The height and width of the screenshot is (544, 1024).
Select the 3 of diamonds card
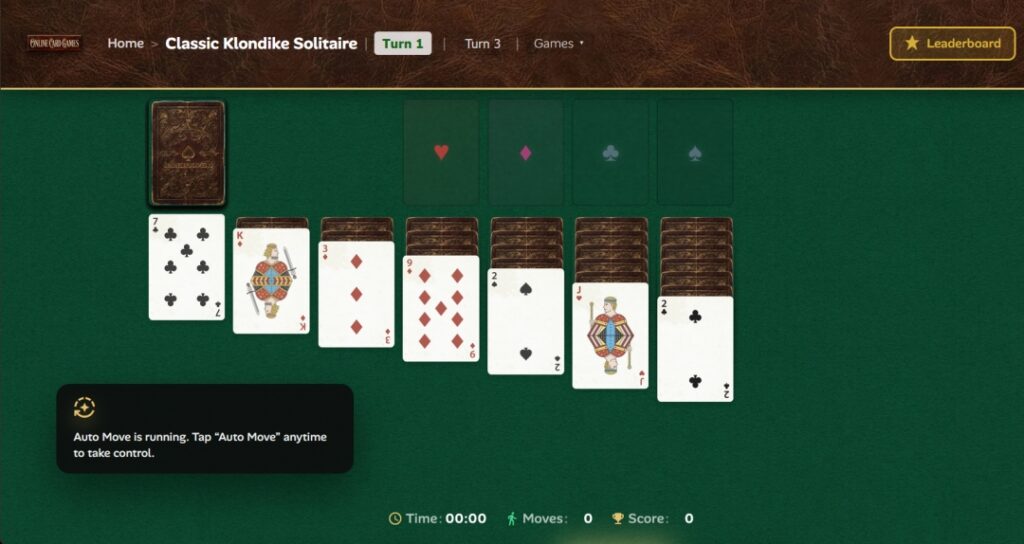356,295
